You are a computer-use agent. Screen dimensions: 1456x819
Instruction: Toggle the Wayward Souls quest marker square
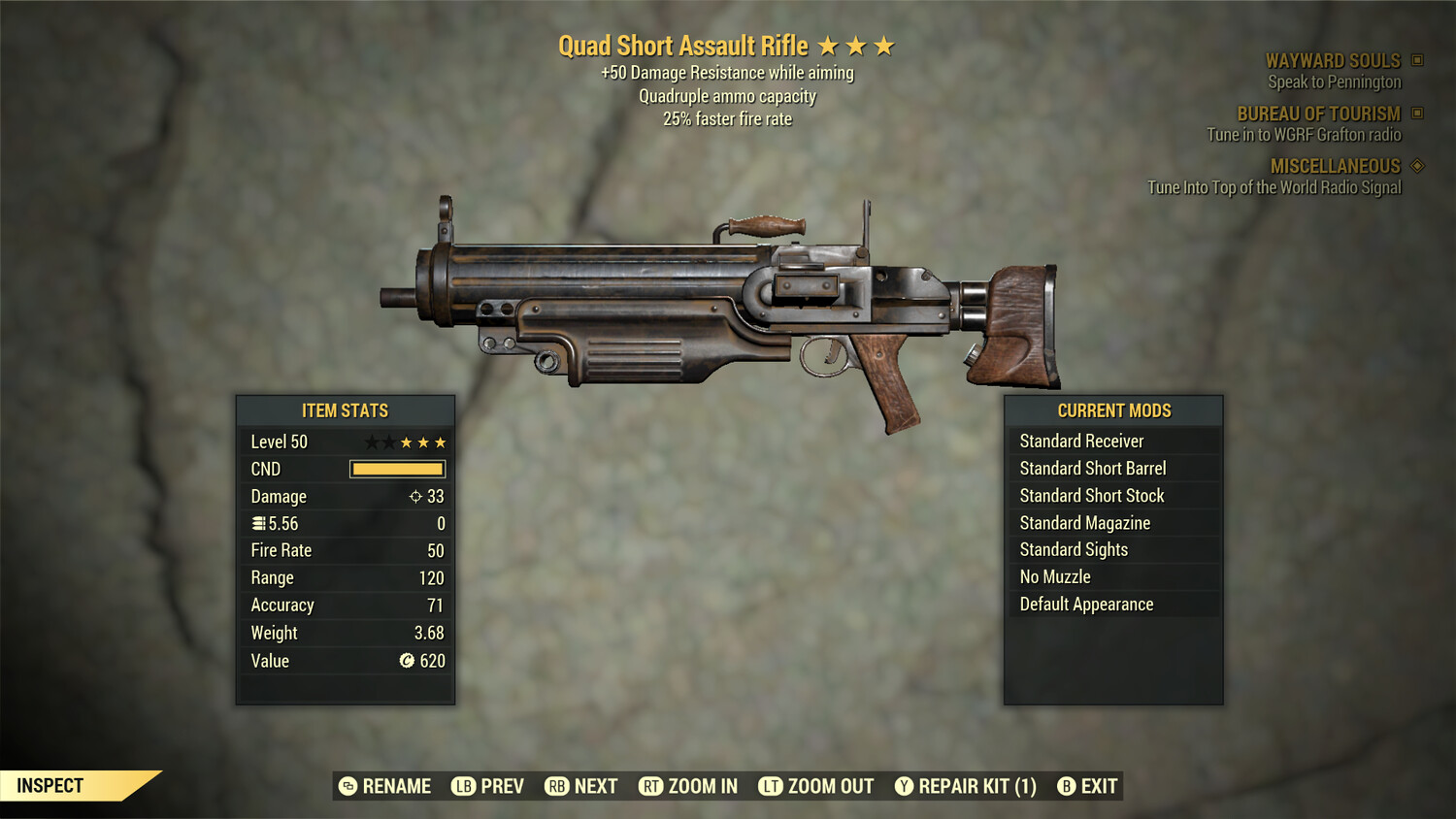point(1419,60)
